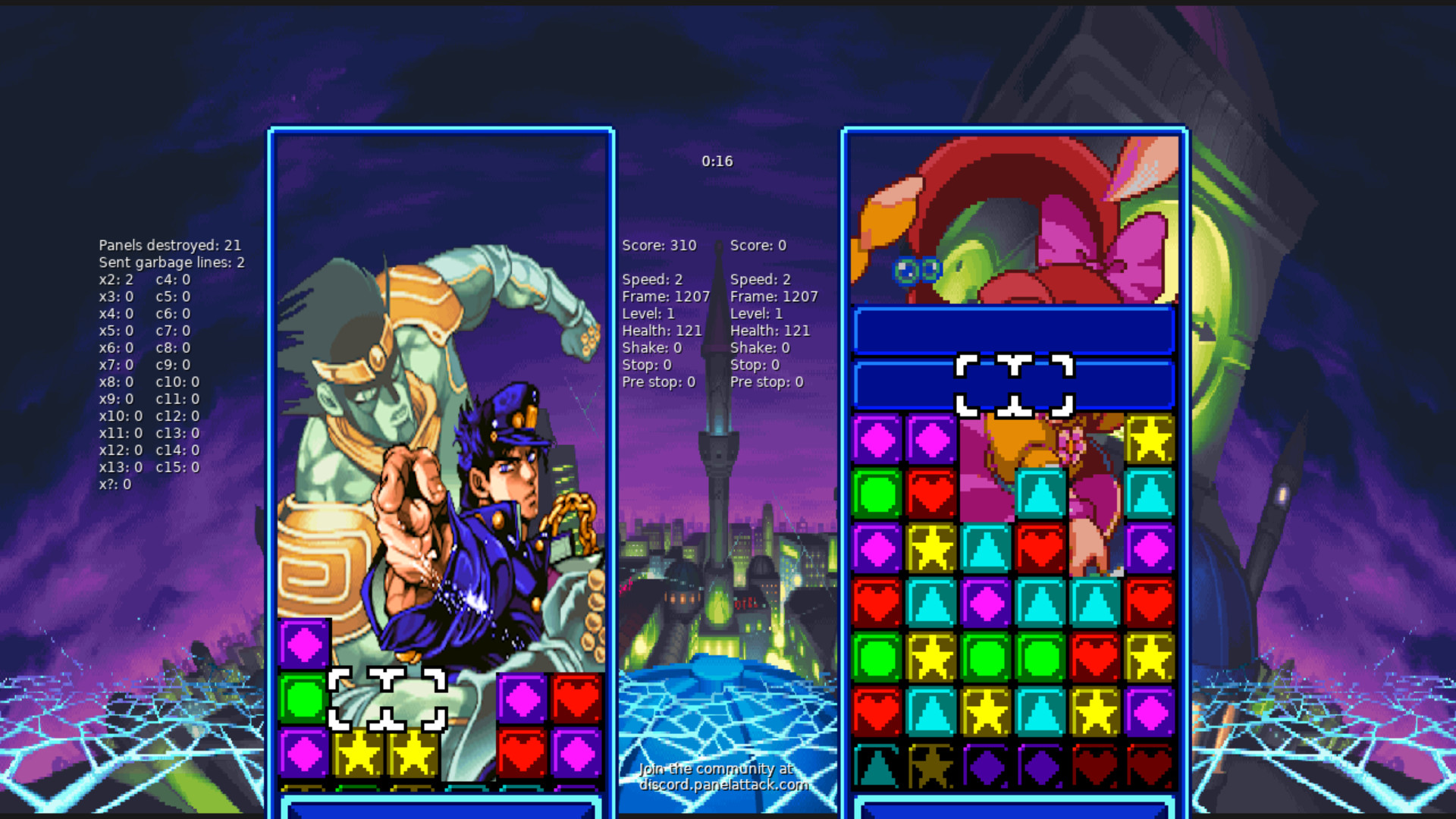Click the Panels destroyed: 21 statistic
1456x819 pixels.
tap(170, 245)
